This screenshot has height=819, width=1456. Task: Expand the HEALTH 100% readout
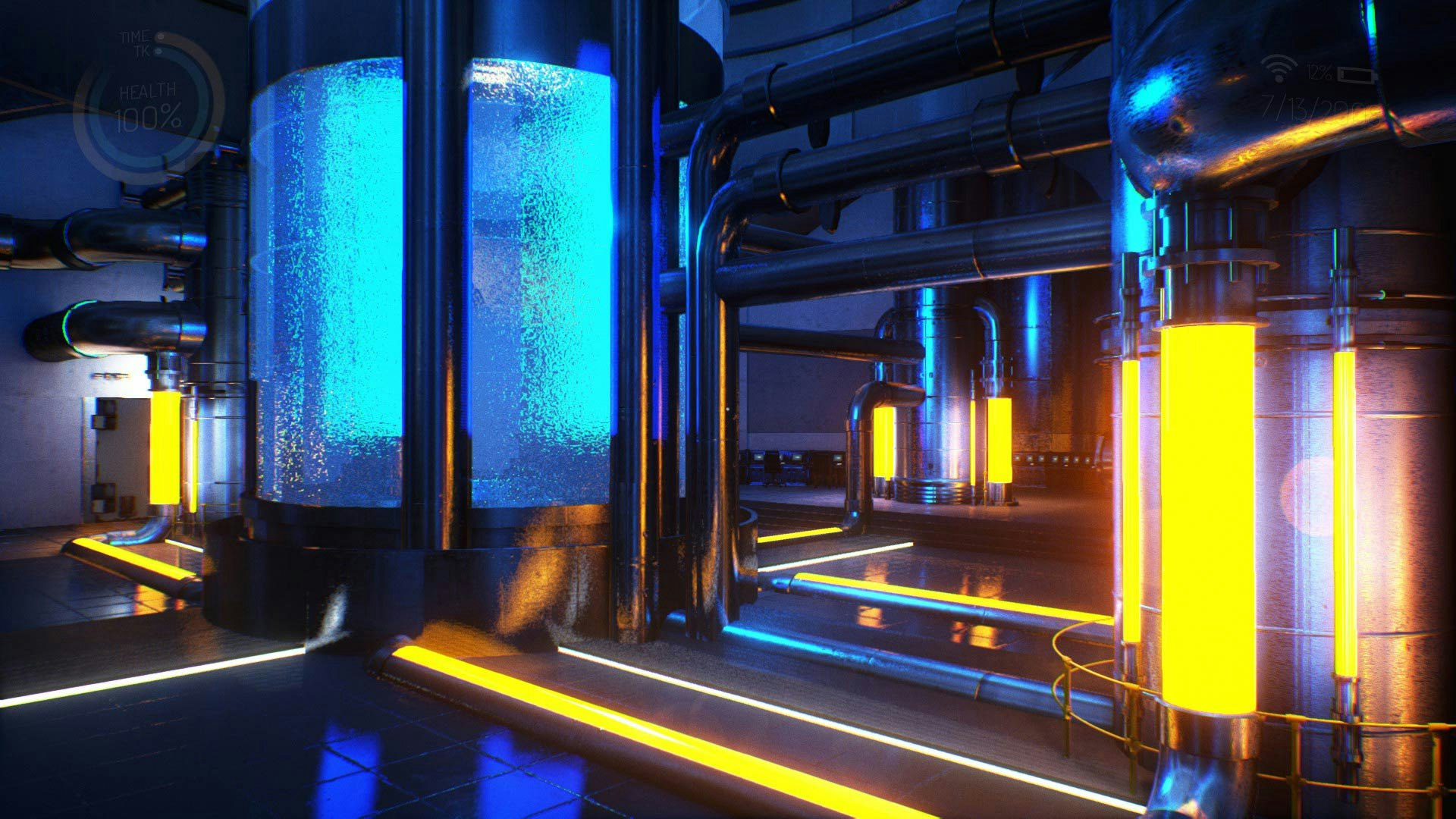click(x=147, y=115)
